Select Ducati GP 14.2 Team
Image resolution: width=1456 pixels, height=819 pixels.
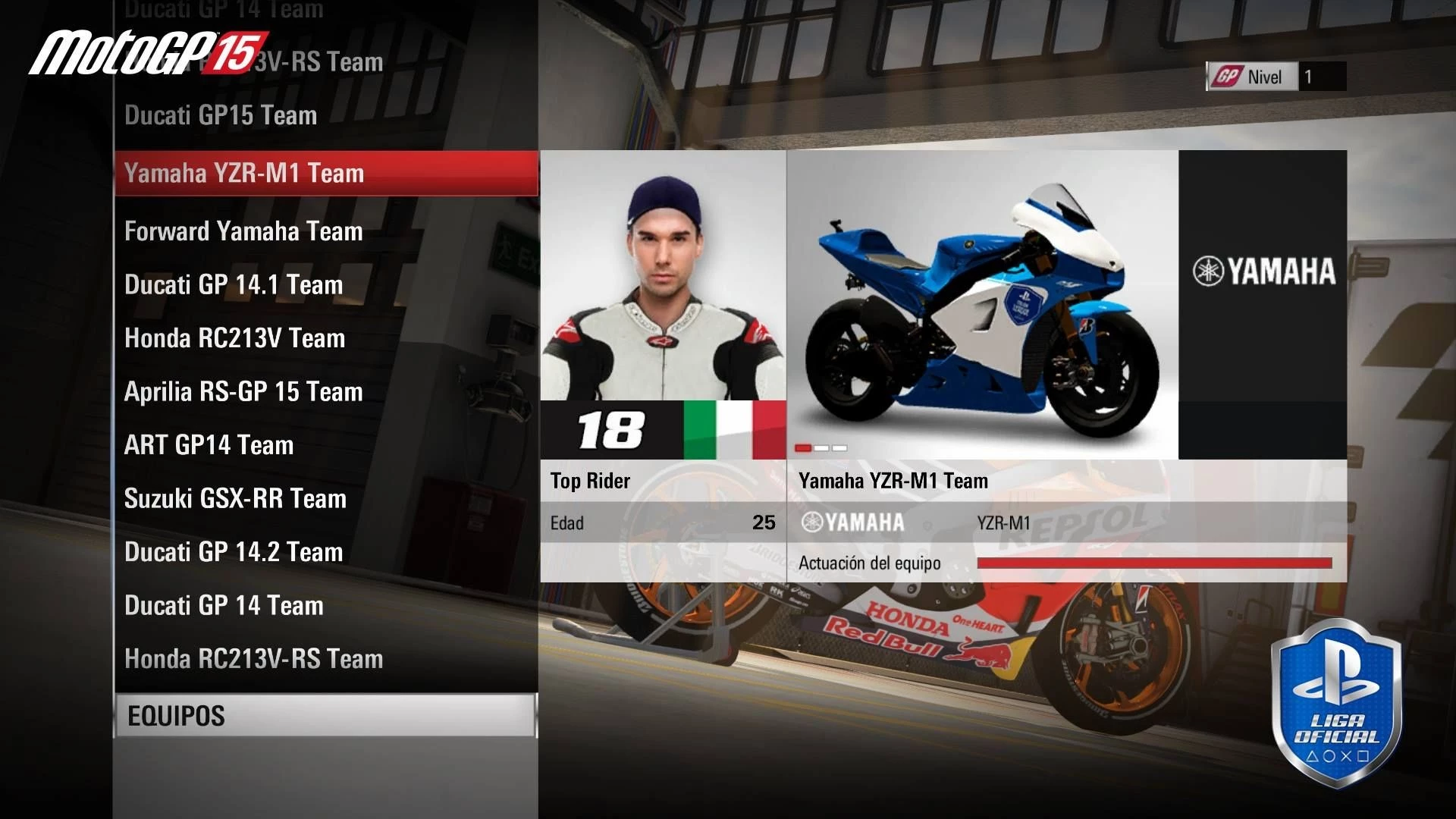(234, 552)
